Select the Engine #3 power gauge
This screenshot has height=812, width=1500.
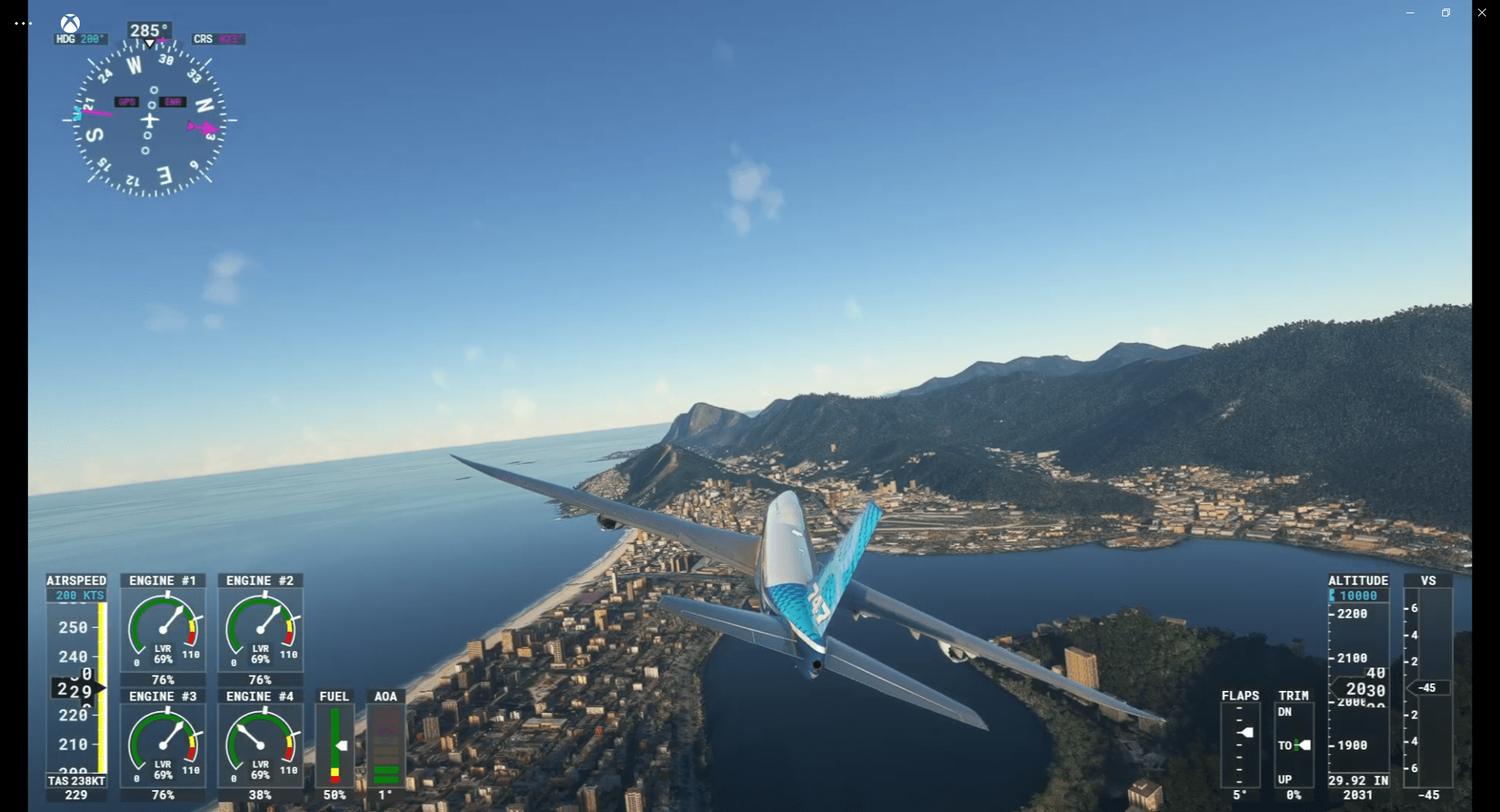click(162, 746)
